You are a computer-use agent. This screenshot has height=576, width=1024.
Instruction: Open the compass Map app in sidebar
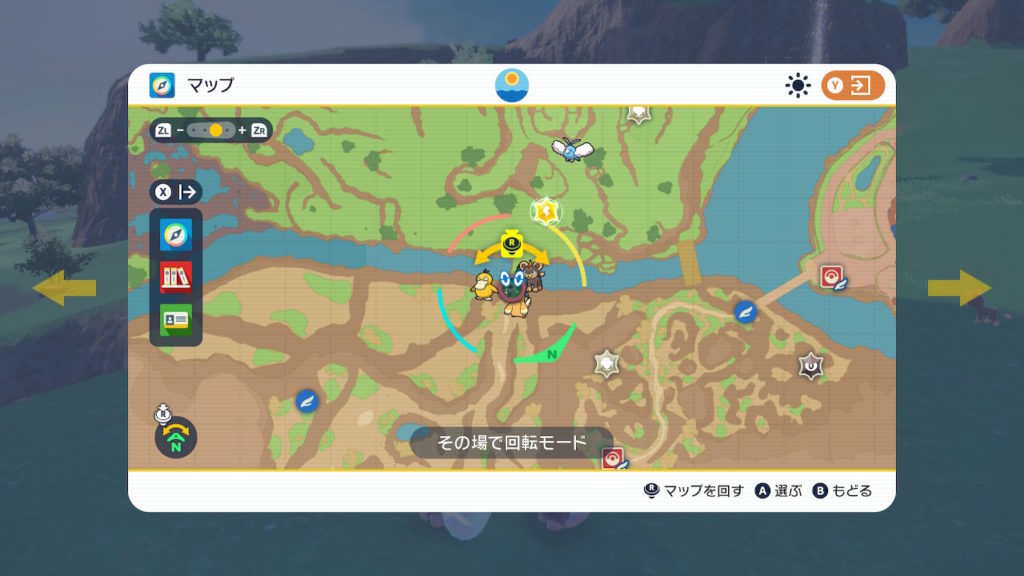click(x=176, y=235)
